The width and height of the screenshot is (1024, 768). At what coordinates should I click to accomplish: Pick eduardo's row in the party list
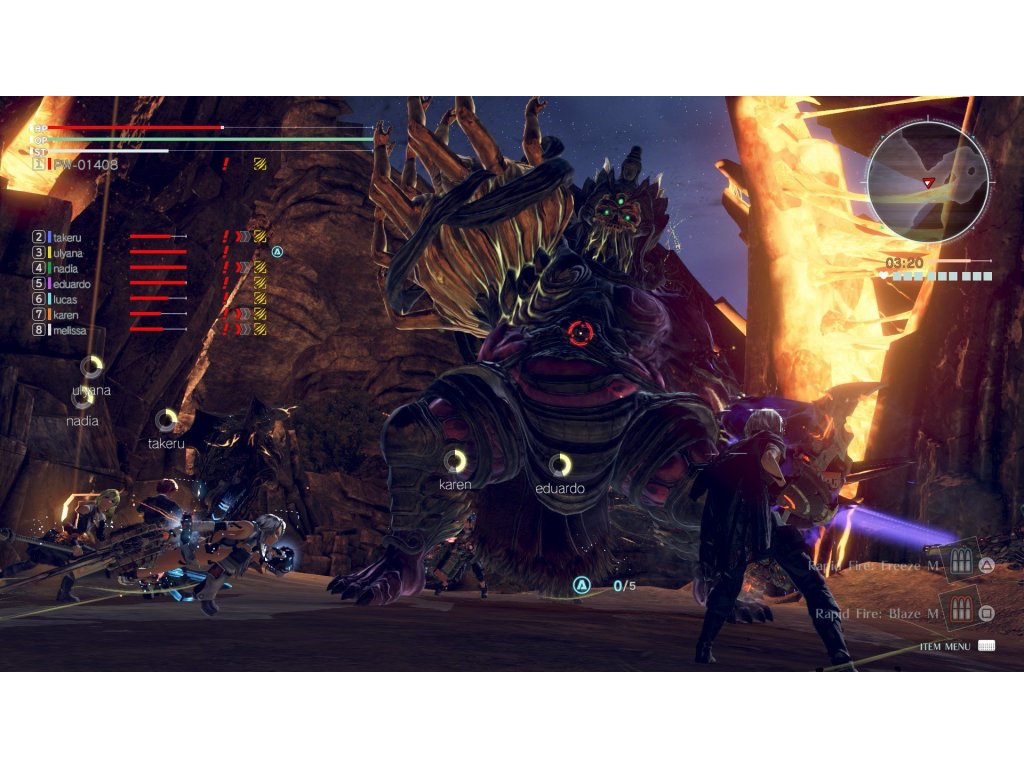click(x=71, y=284)
